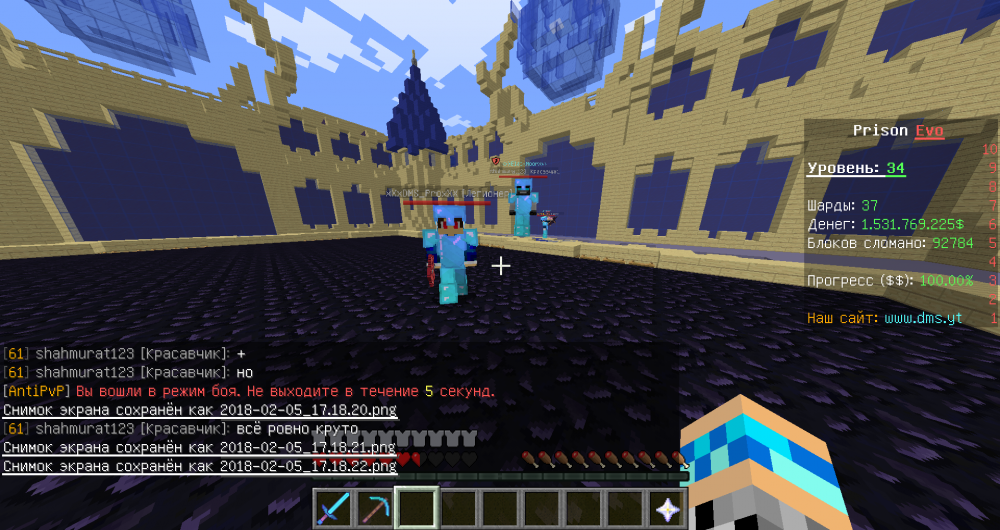Open the screenshot link 2018-02-05_17.18.20.png
The height and width of the screenshot is (530, 1000).
[308, 410]
